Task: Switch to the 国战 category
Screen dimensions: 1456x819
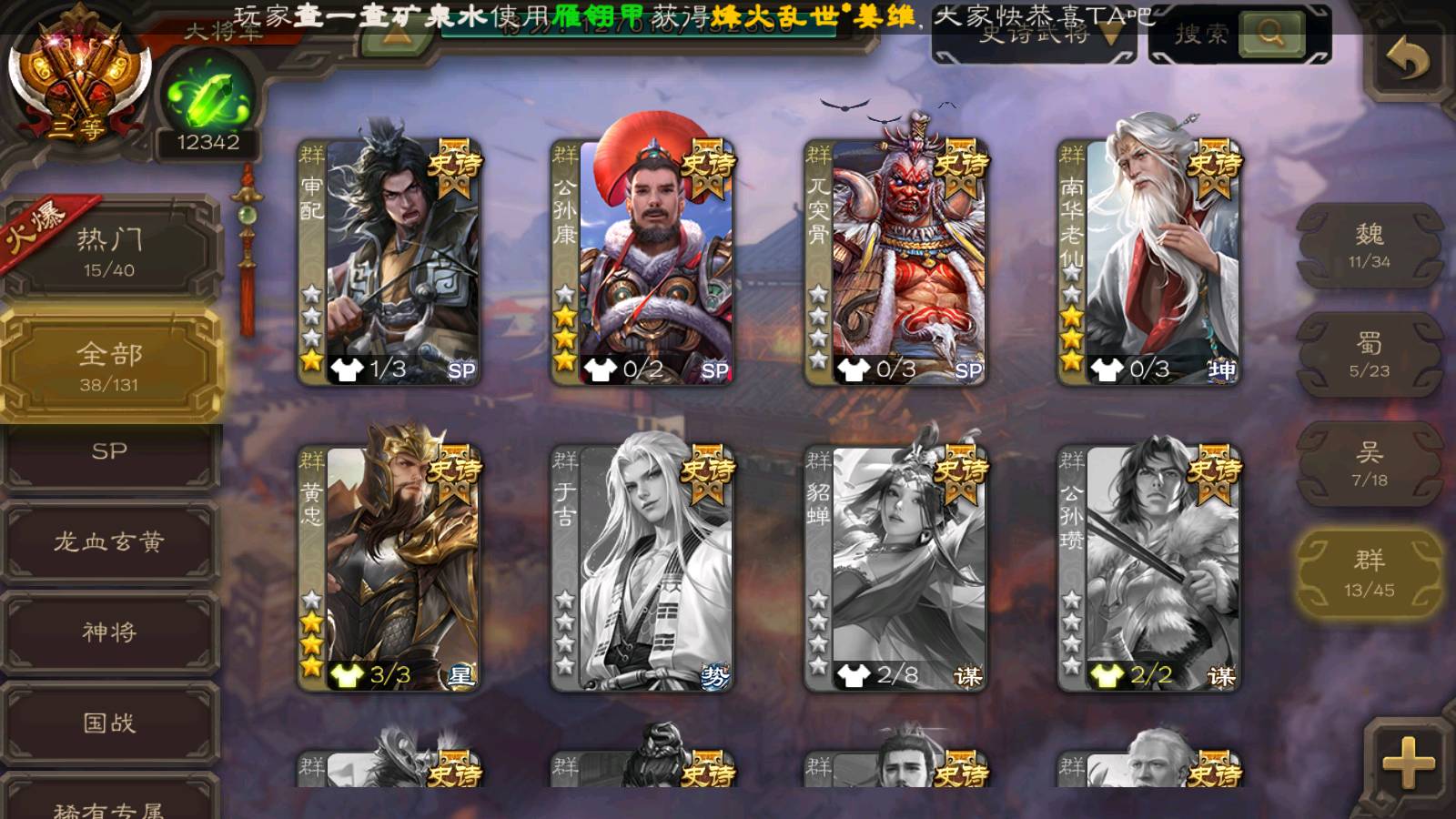Action: 109,723
